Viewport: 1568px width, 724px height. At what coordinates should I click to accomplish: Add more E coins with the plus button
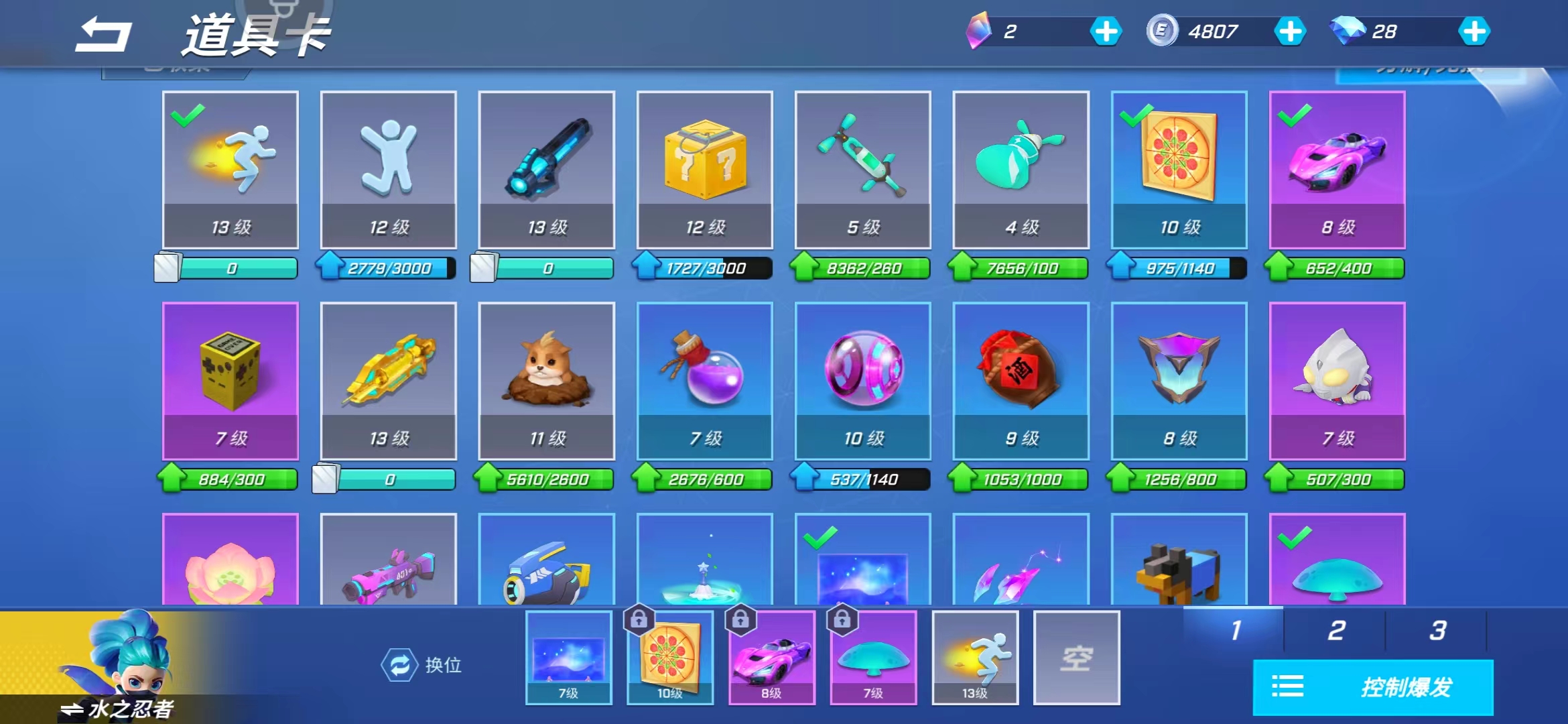[x=1289, y=32]
